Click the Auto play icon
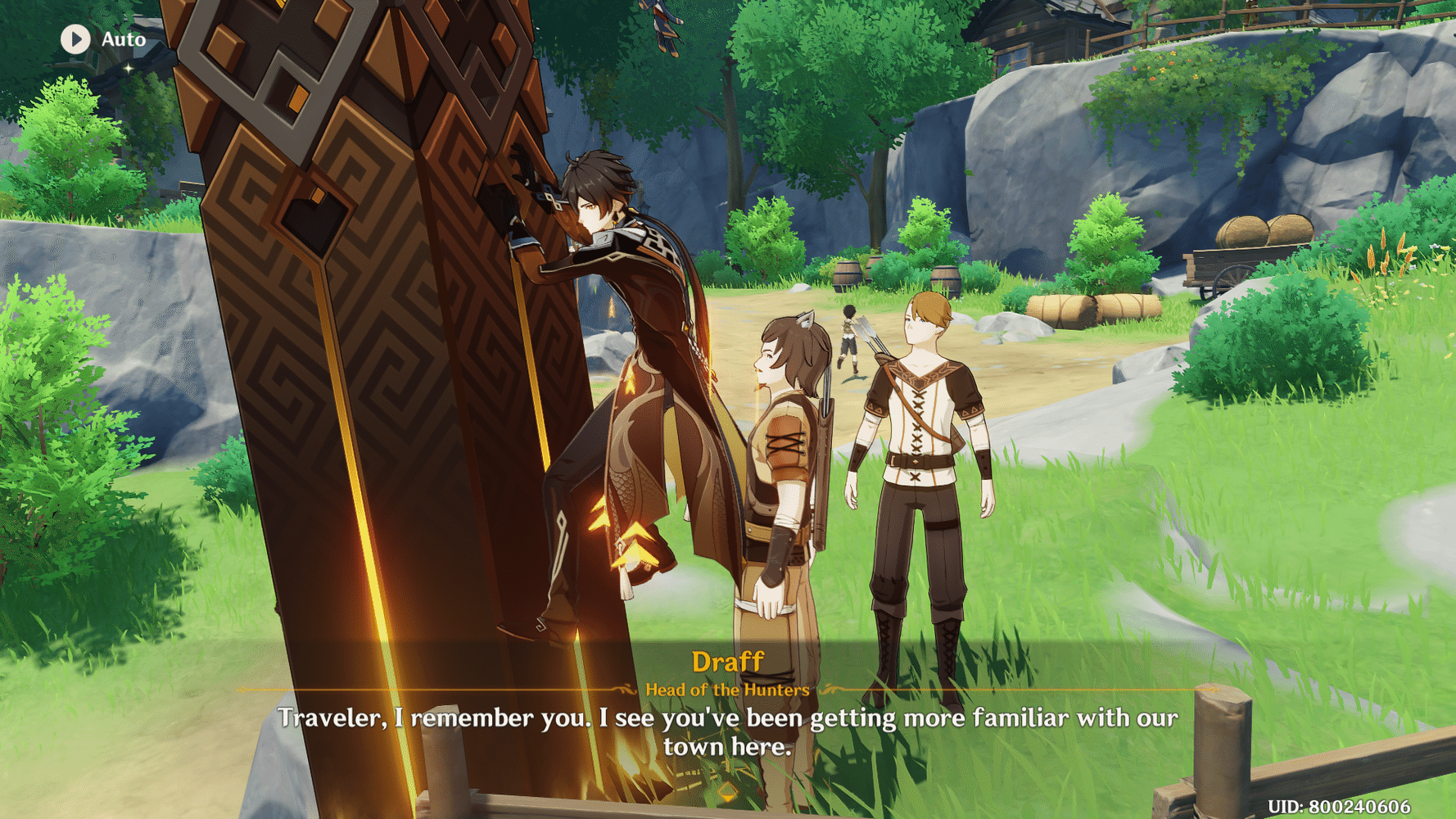This screenshot has width=1456, height=819. pos(75,38)
